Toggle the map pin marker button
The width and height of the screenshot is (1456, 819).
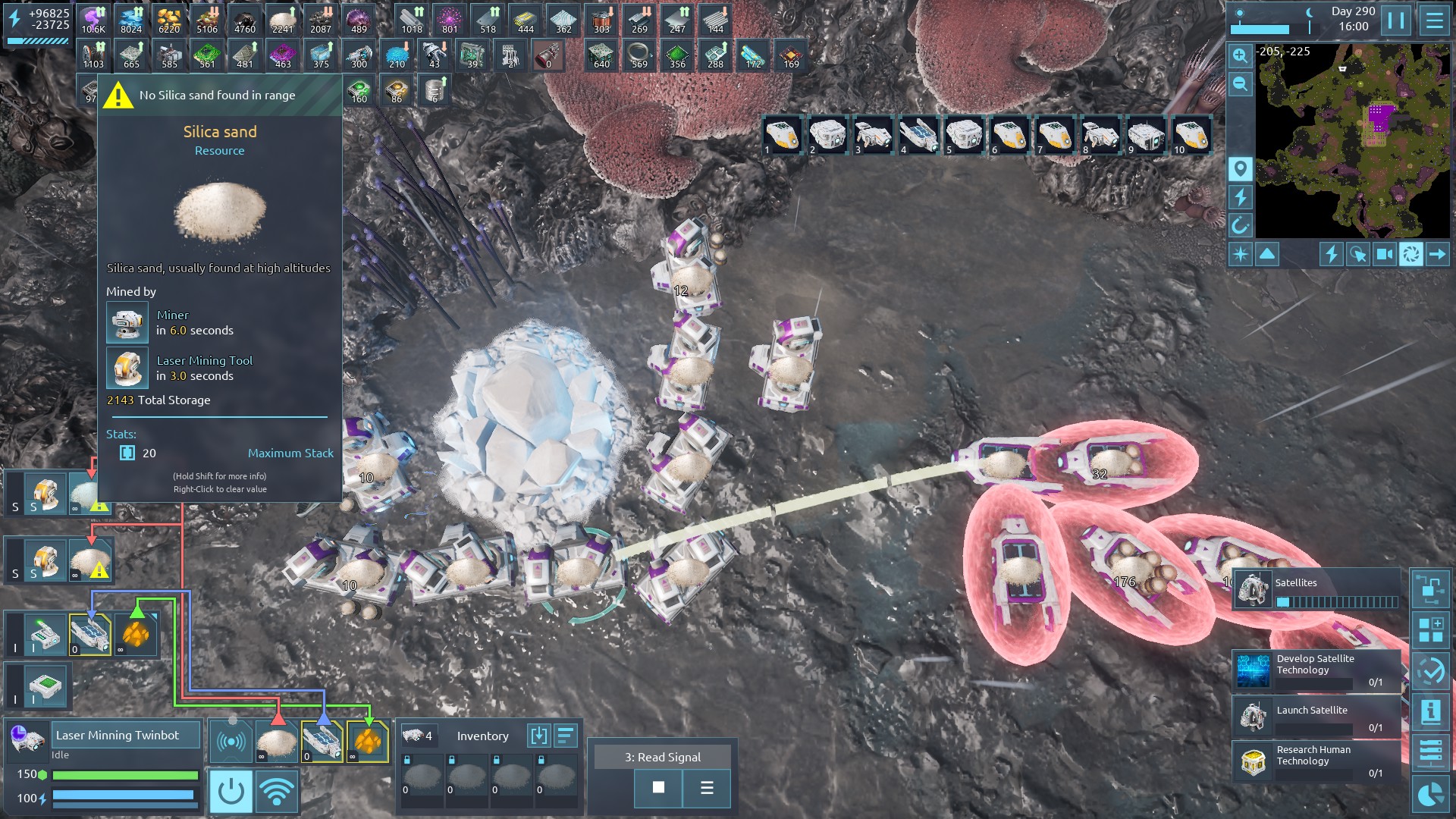(1240, 168)
